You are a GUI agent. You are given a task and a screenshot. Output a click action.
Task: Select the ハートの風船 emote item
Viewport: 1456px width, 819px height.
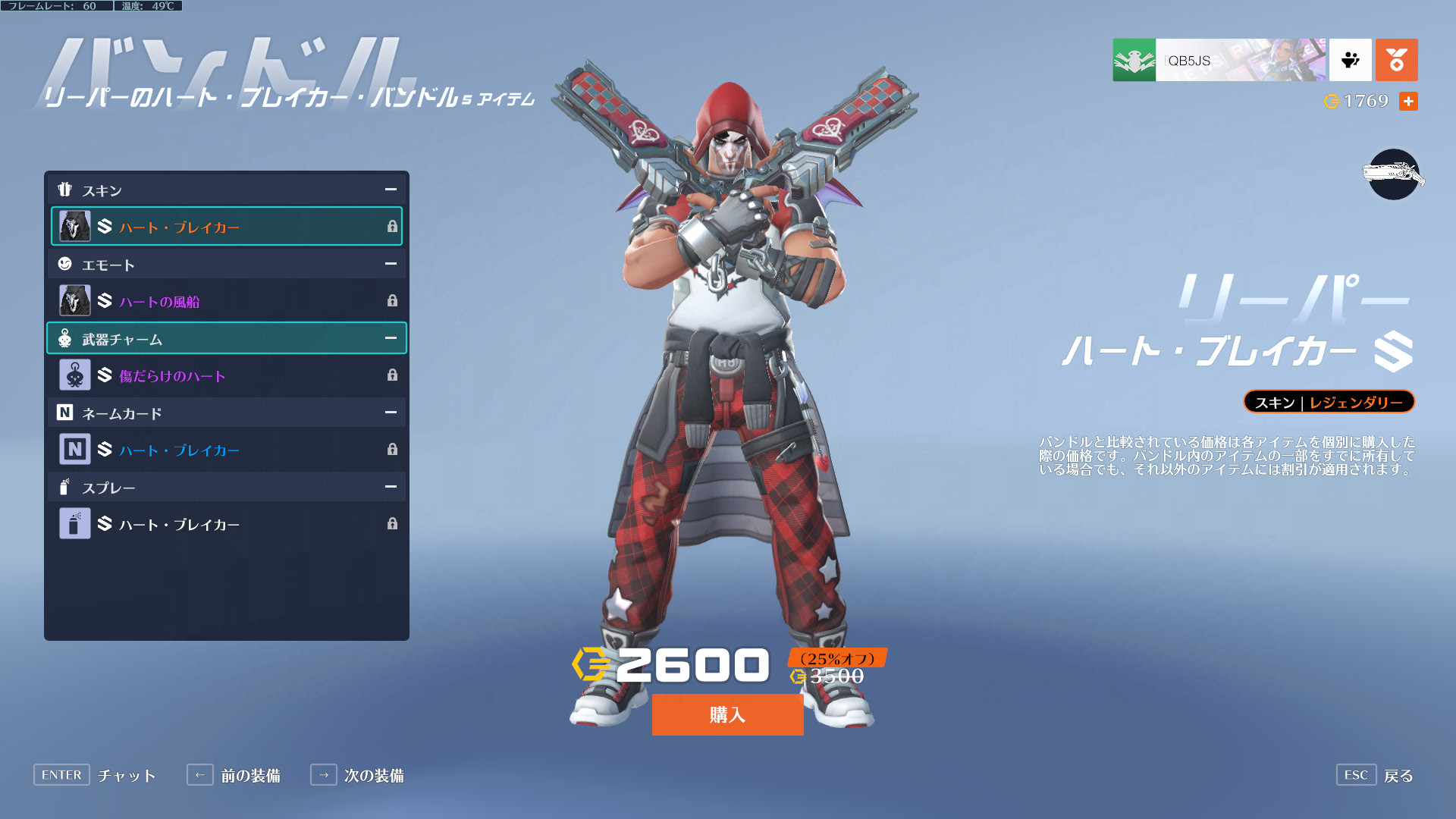(x=227, y=301)
